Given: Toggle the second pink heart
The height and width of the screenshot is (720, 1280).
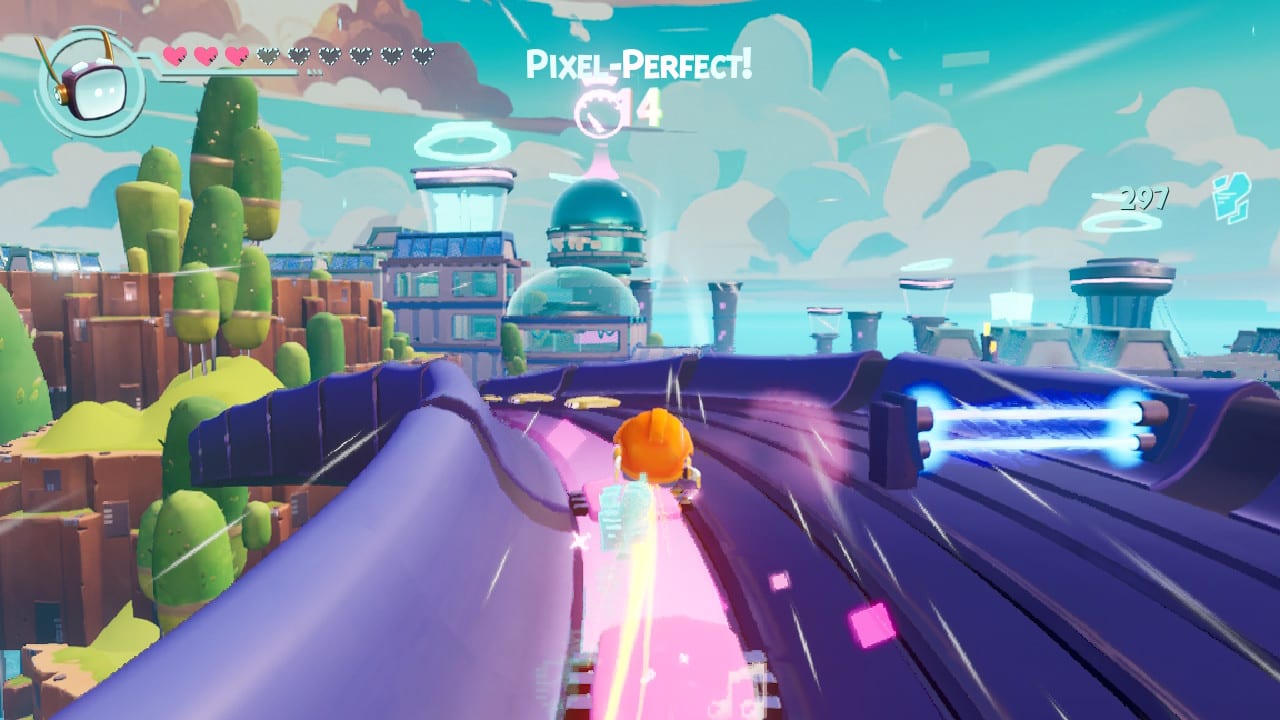Looking at the screenshot, I should click(x=206, y=55).
